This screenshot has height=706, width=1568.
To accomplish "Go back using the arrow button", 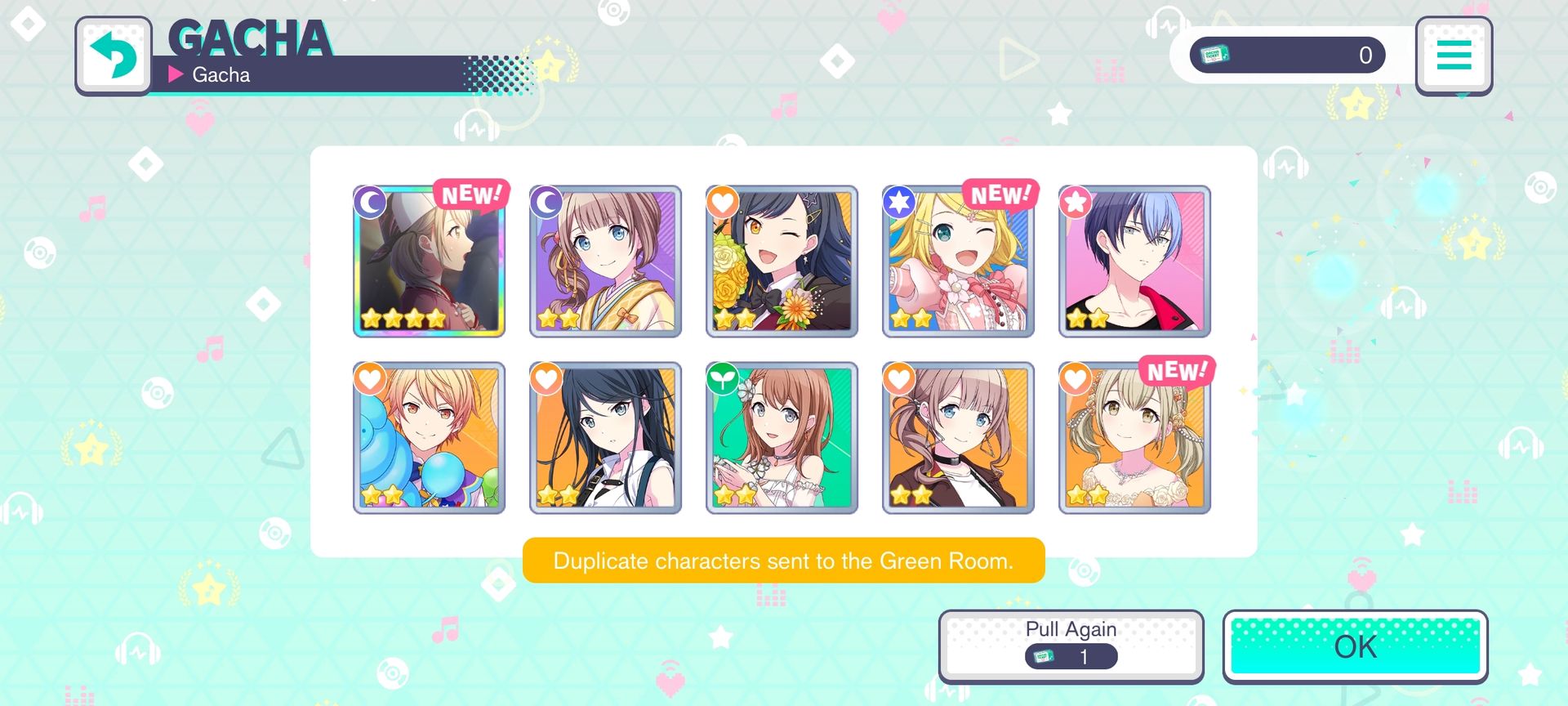I will pos(114,56).
